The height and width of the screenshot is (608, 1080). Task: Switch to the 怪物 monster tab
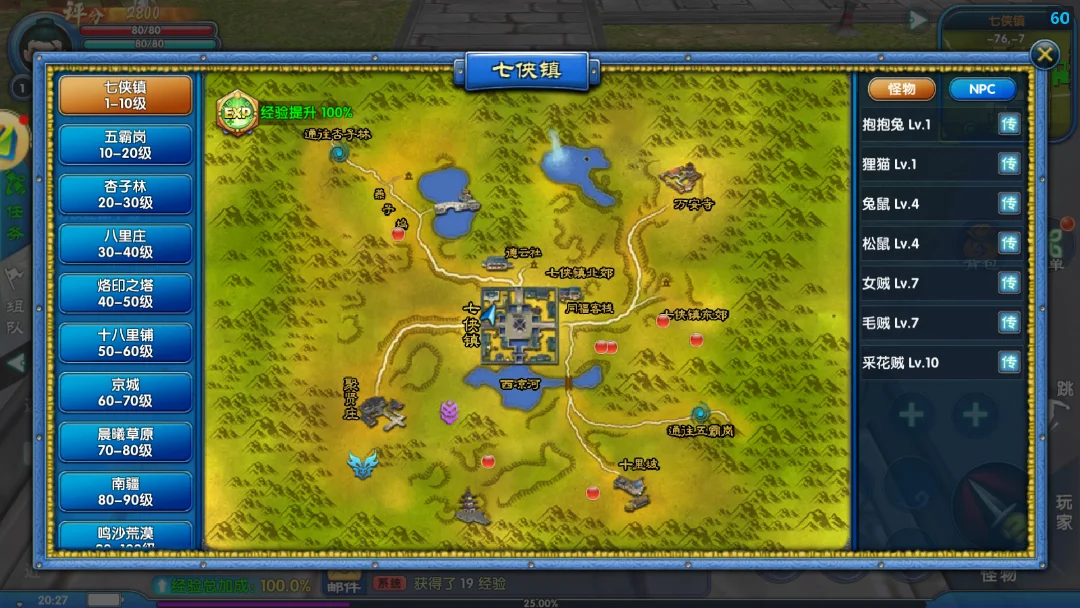[x=901, y=89]
